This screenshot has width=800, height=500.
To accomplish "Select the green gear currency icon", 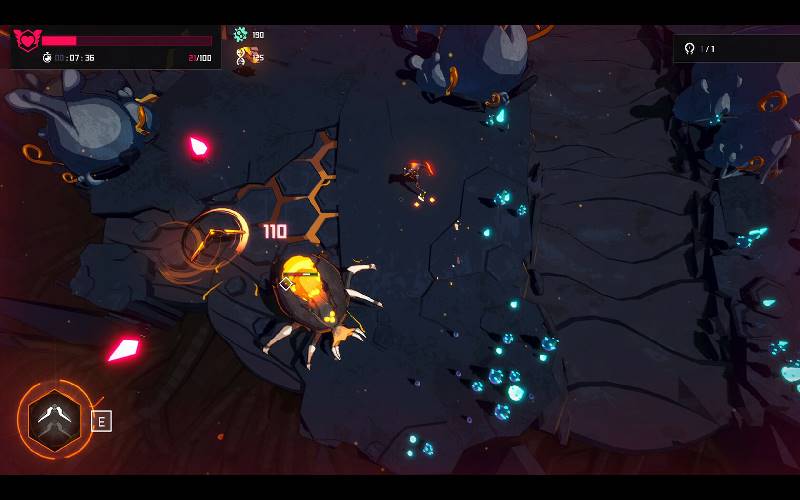I will pos(240,35).
